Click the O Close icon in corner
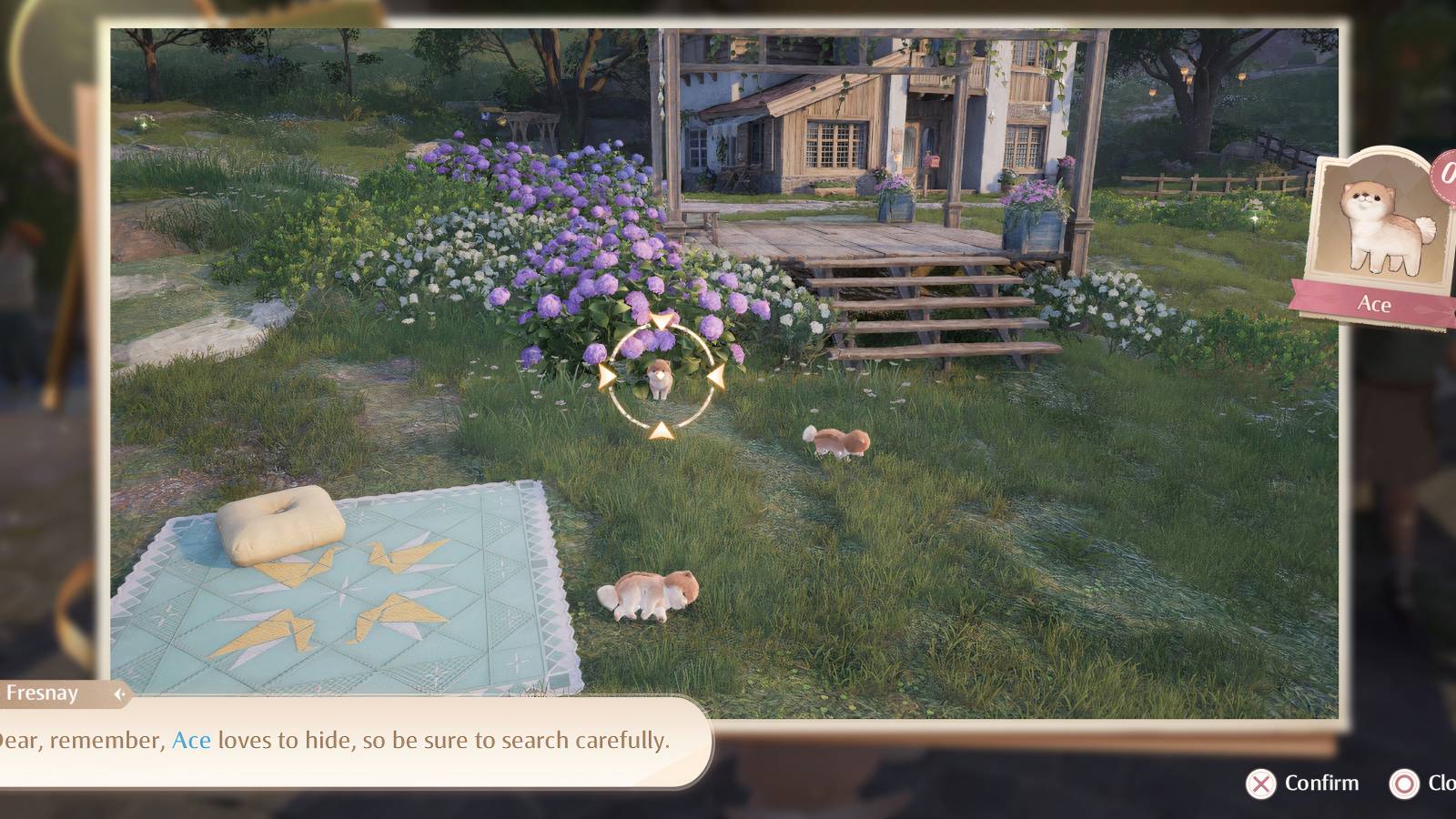1456x819 pixels. pyautogui.click(x=1404, y=783)
